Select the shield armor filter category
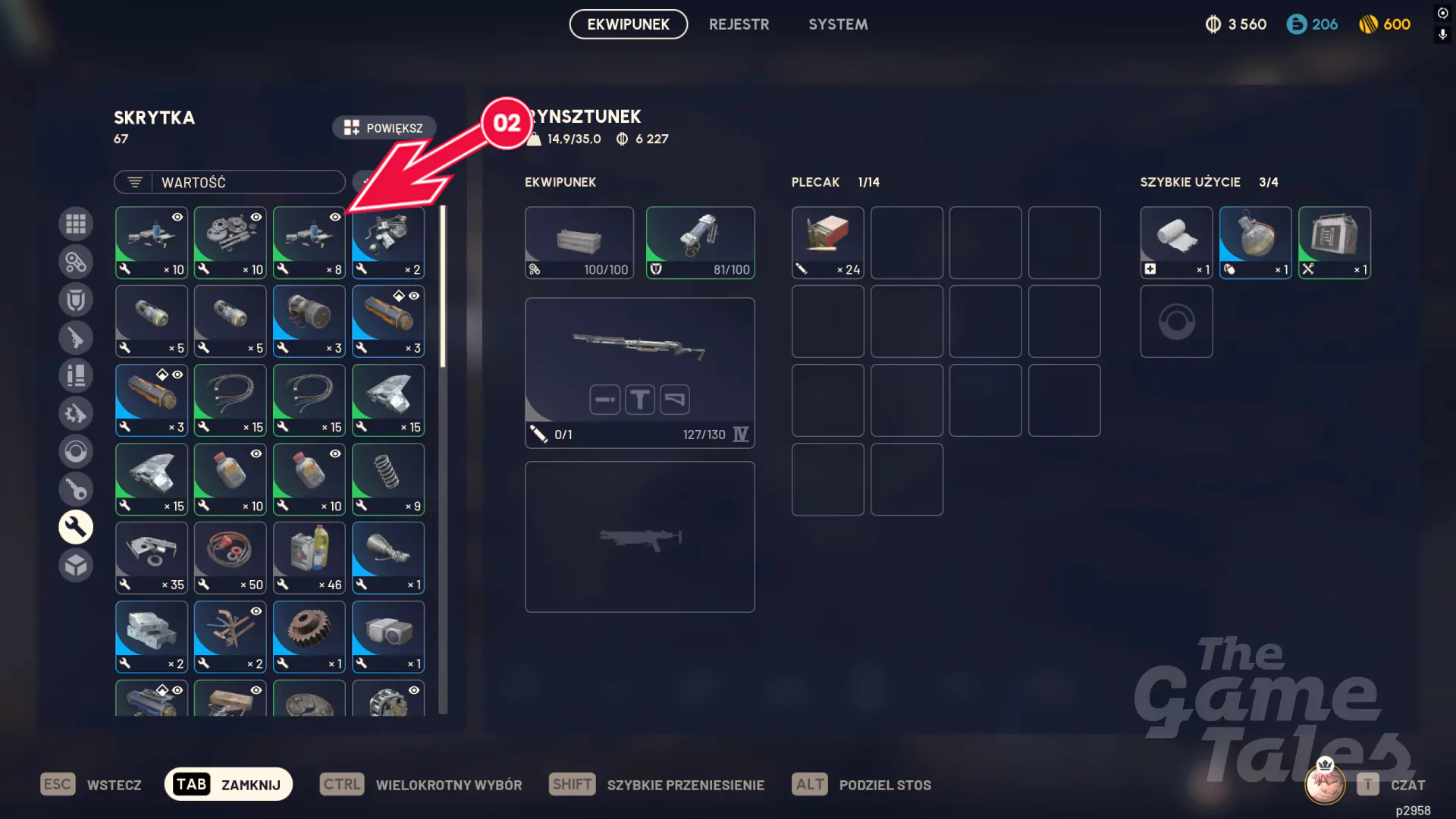 (x=76, y=300)
